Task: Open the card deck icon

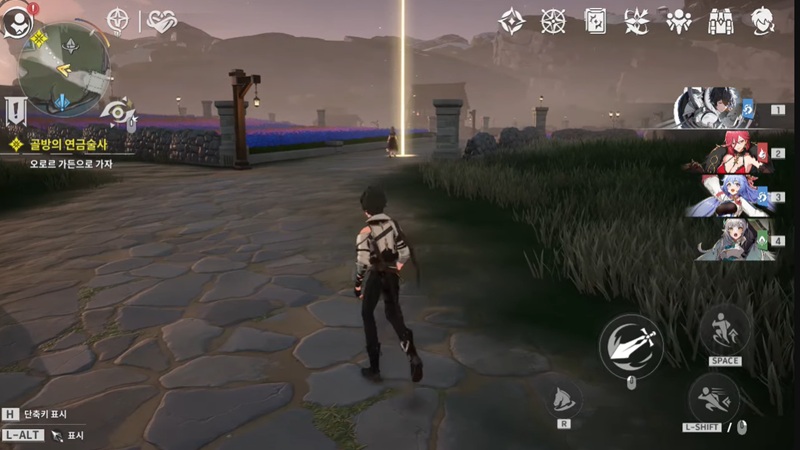Action: (595, 20)
